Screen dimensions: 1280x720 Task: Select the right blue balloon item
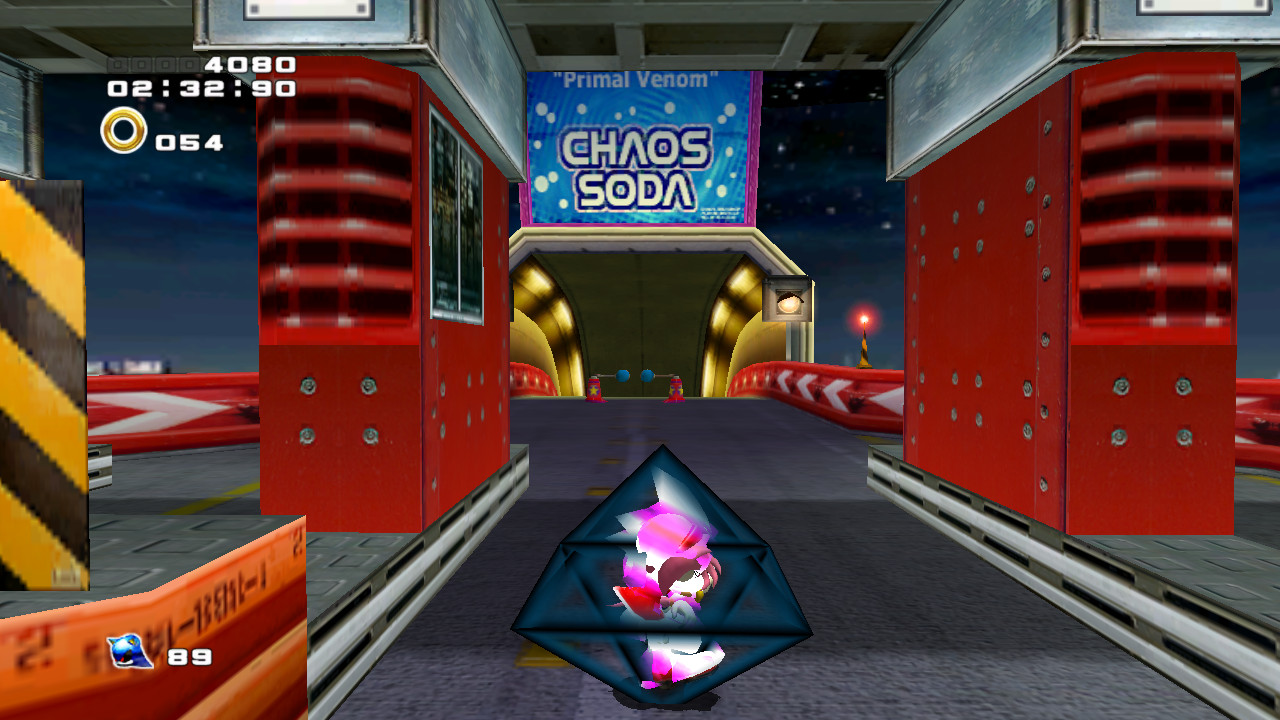[x=648, y=375]
